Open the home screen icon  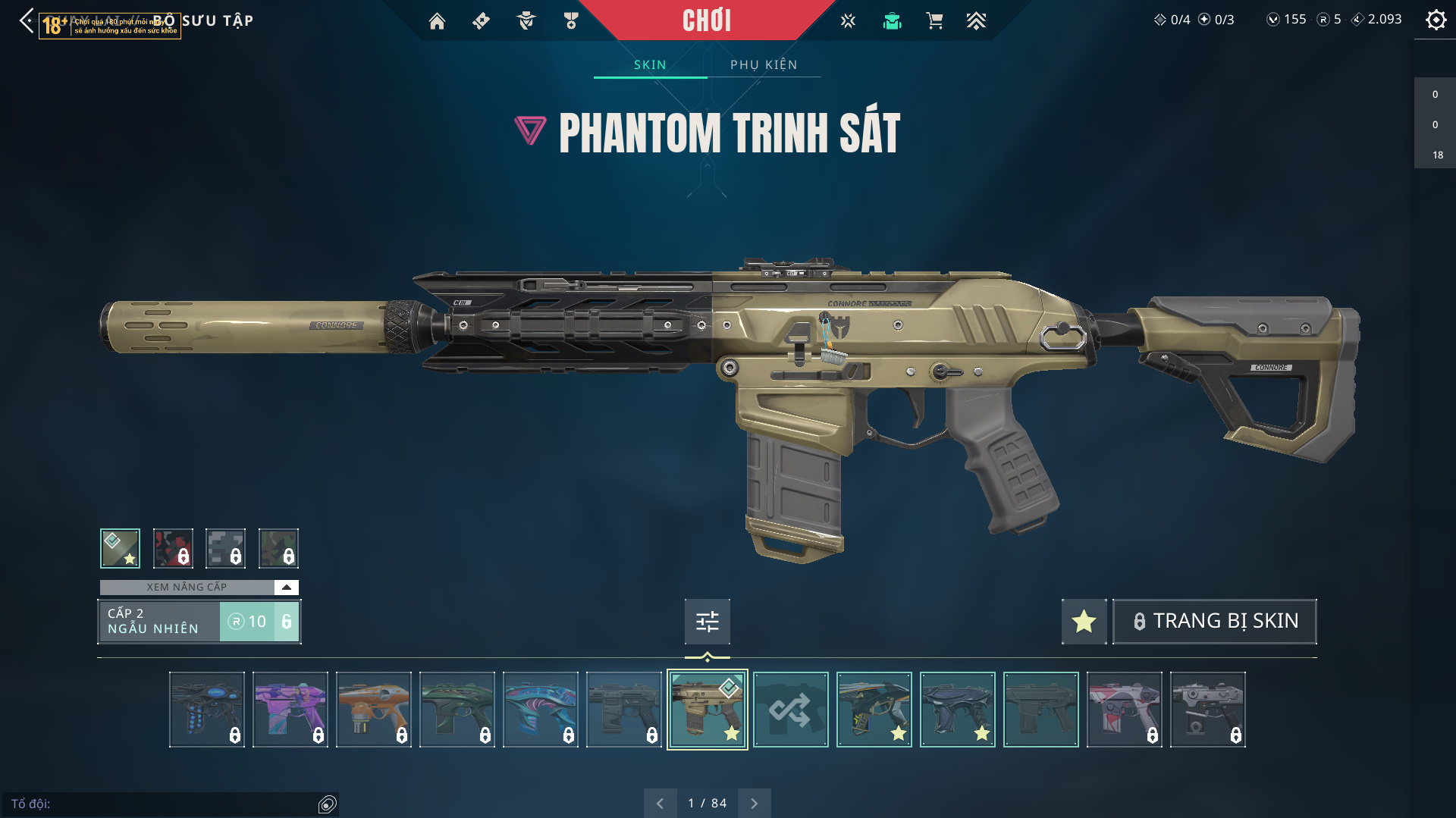pyautogui.click(x=437, y=21)
